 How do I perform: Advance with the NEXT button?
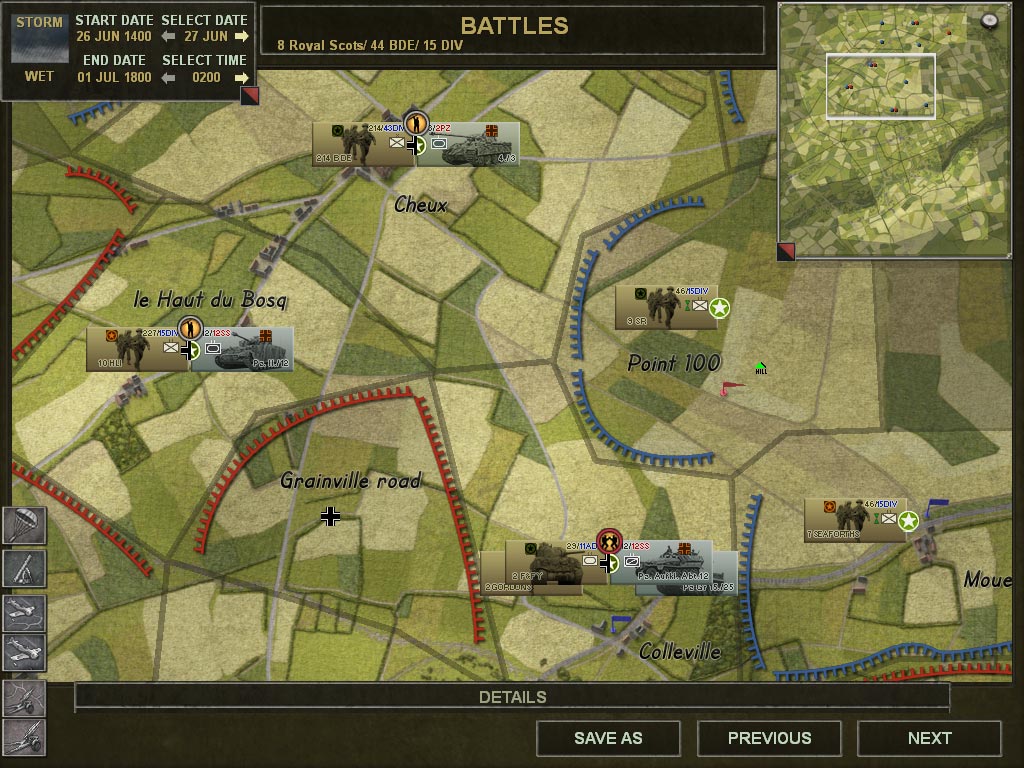click(929, 739)
